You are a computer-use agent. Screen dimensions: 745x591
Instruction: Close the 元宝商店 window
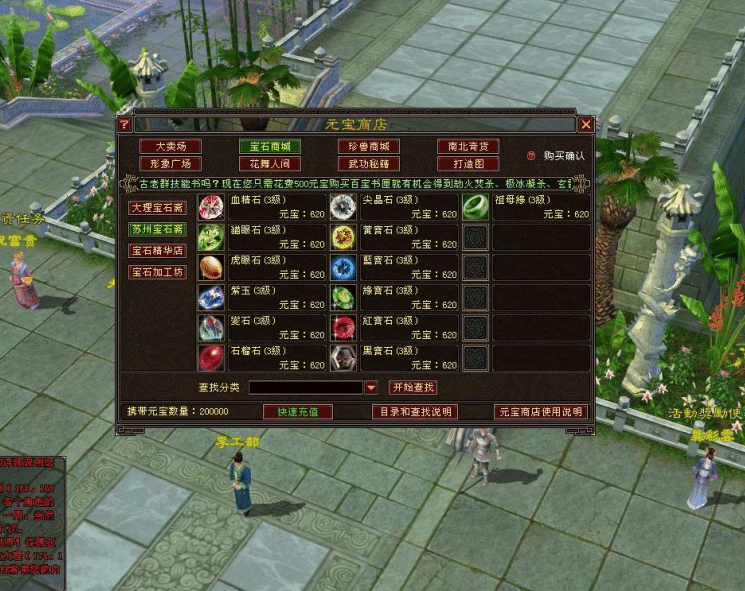pyautogui.click(x=586, y=125)
